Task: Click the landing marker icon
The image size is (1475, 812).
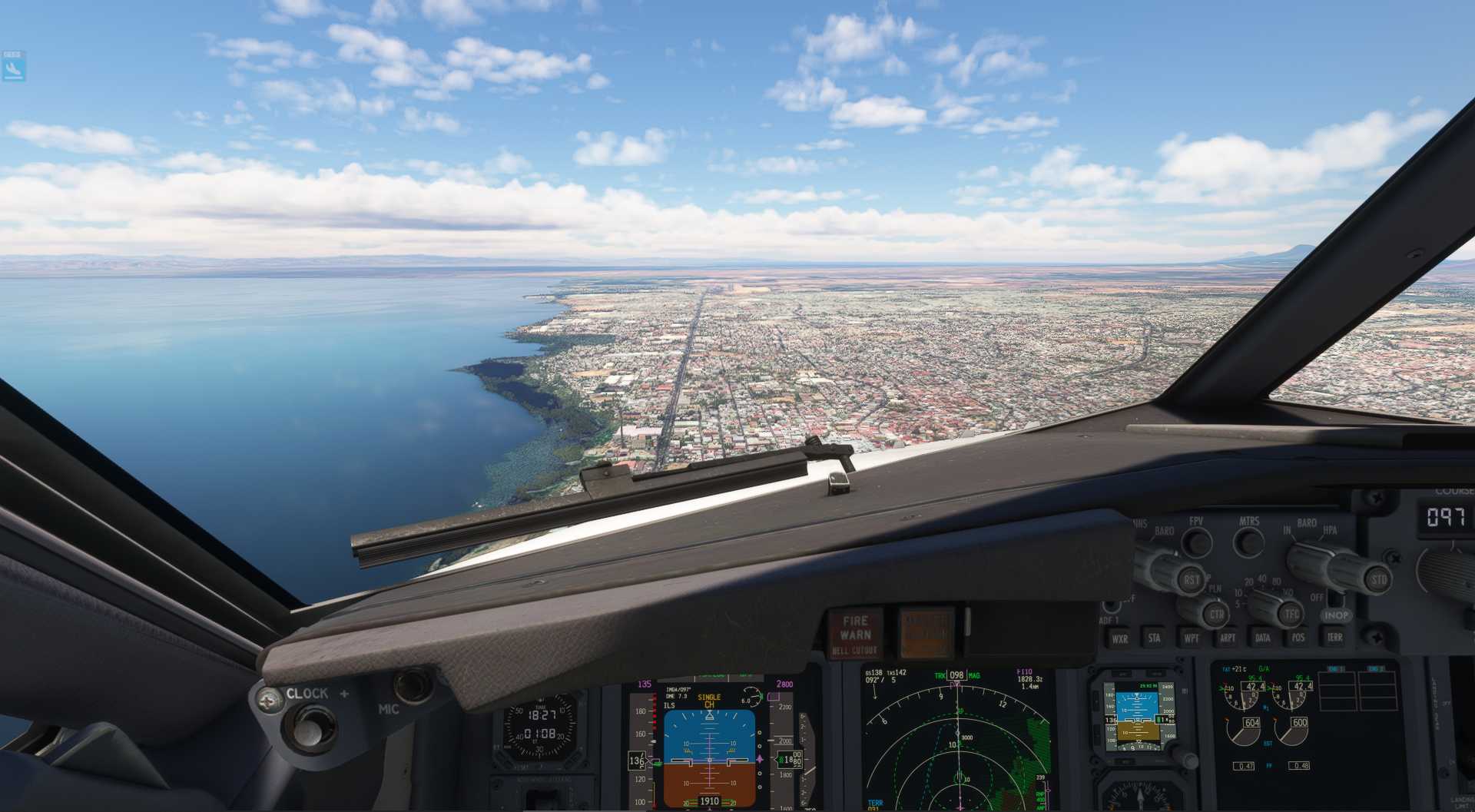Action: tap(14, 69)
